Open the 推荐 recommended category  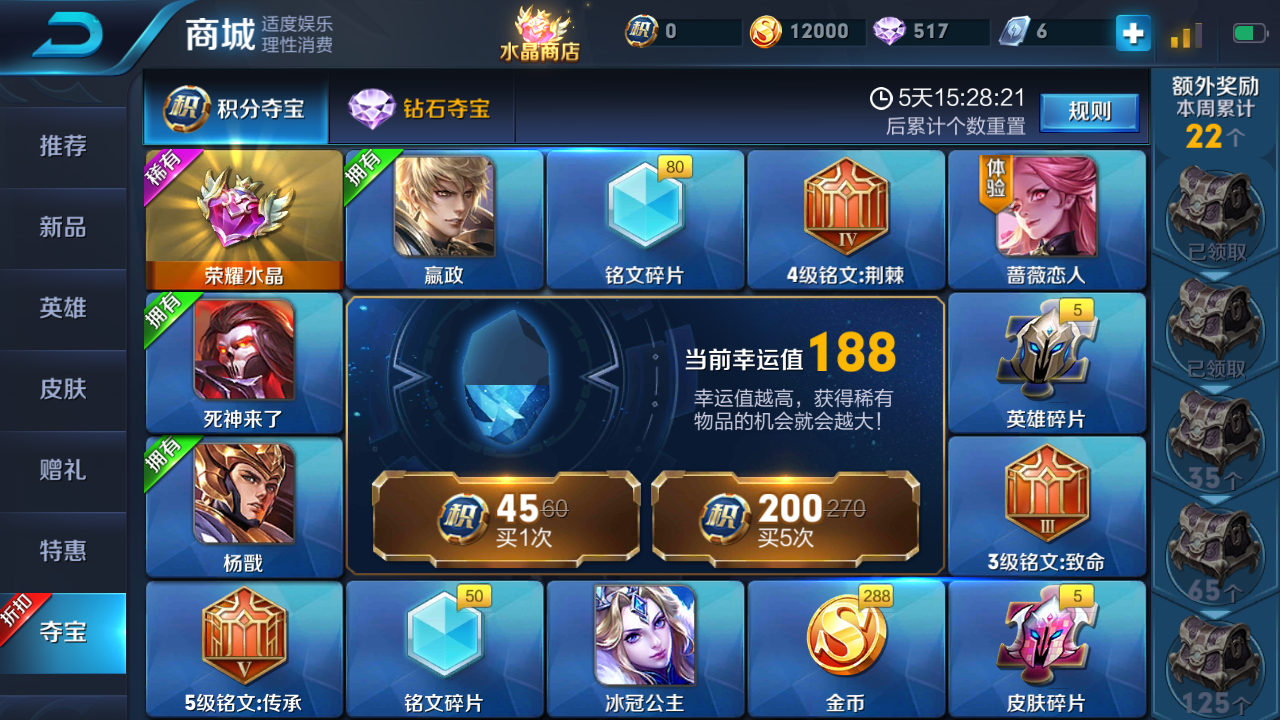click(x=62, y=146)
